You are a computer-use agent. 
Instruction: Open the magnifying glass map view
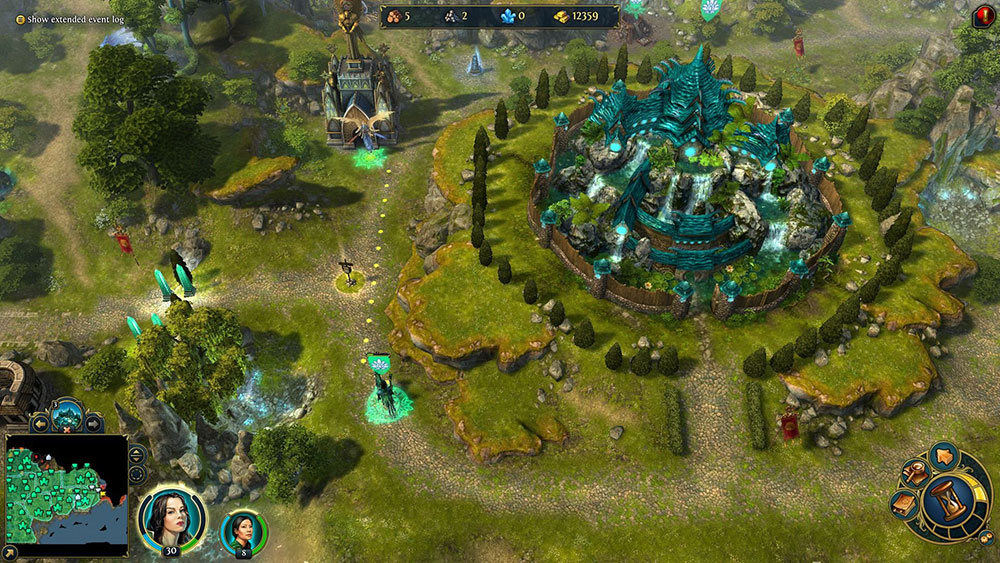pos(913,475)
